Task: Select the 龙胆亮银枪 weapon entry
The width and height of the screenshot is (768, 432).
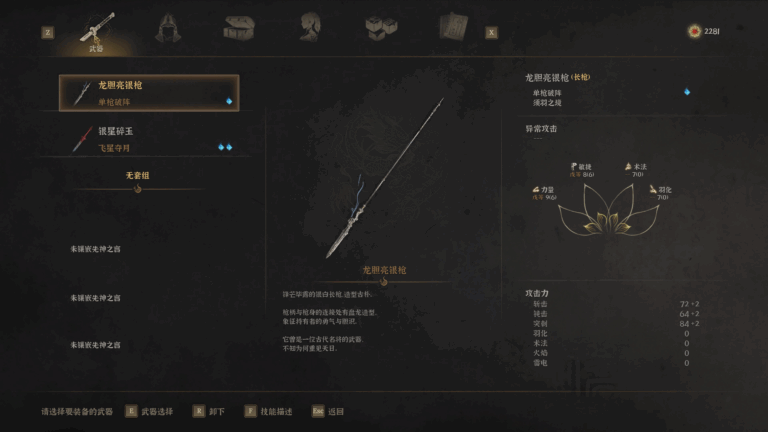Action: 149,93
